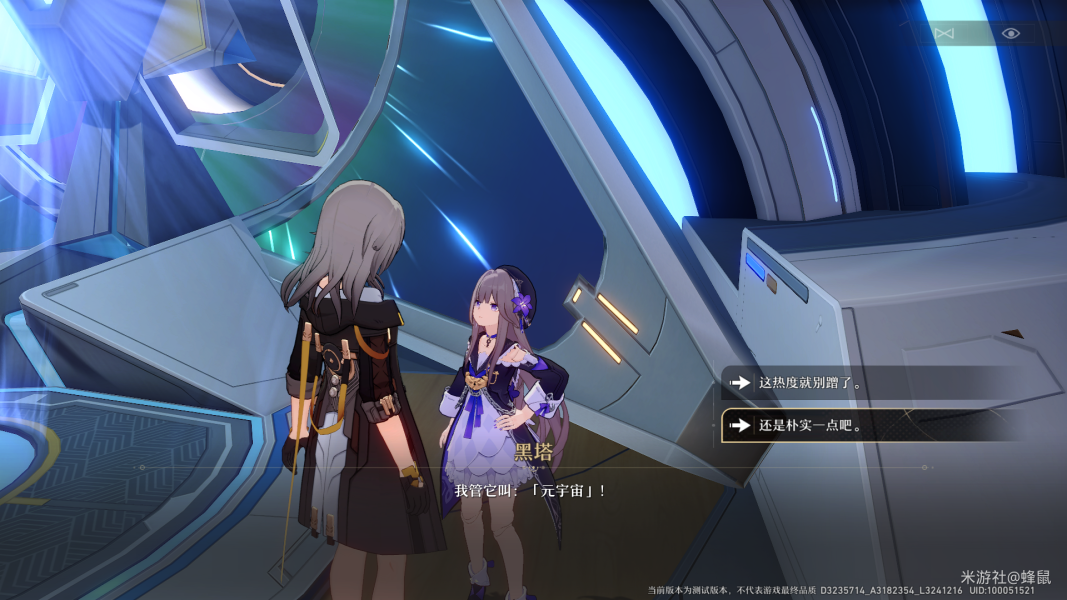This screenshot has height=600, width=1067.
Task: Hide the dialogue interface with the eye icon
Action: [1011, 33]
